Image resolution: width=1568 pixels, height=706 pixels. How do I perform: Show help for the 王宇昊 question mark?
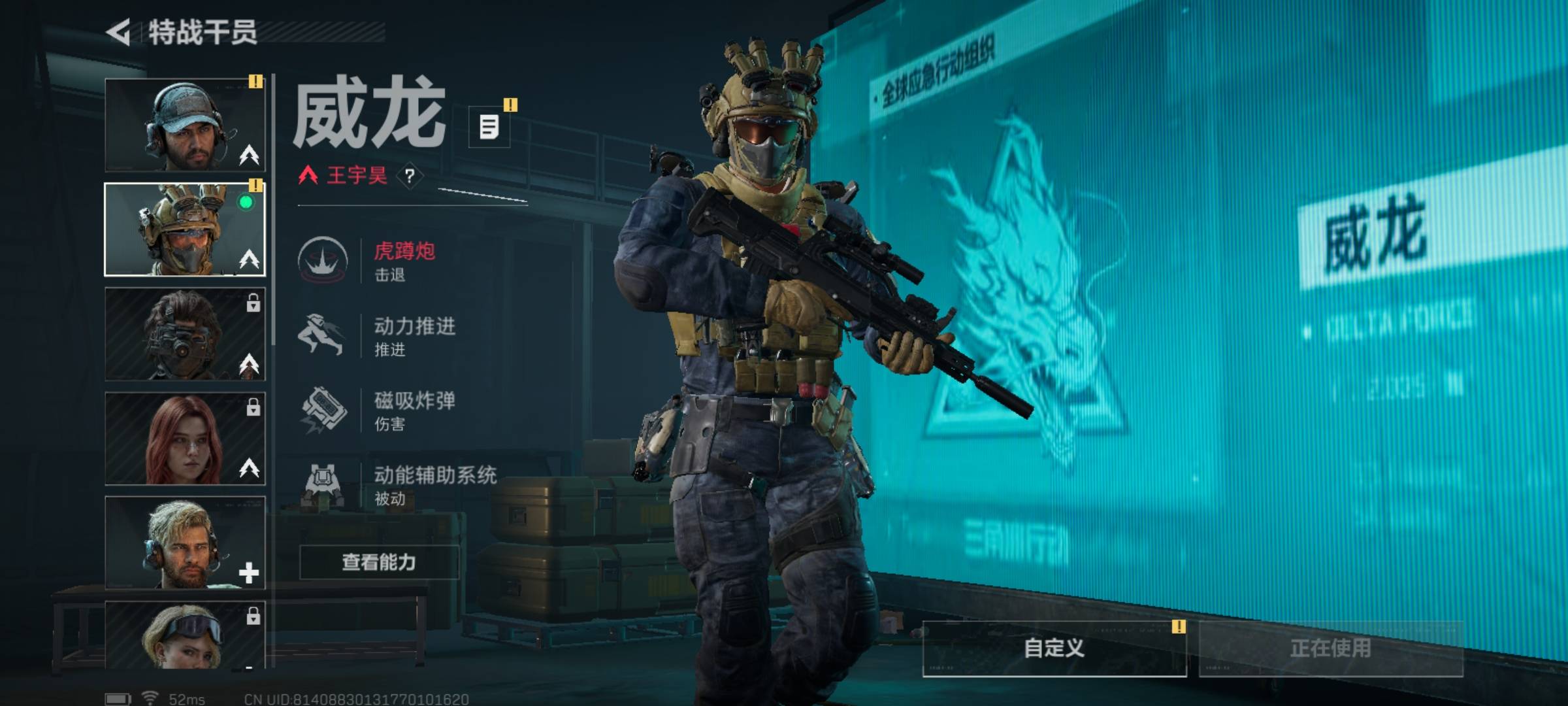(x=410, y=176)
